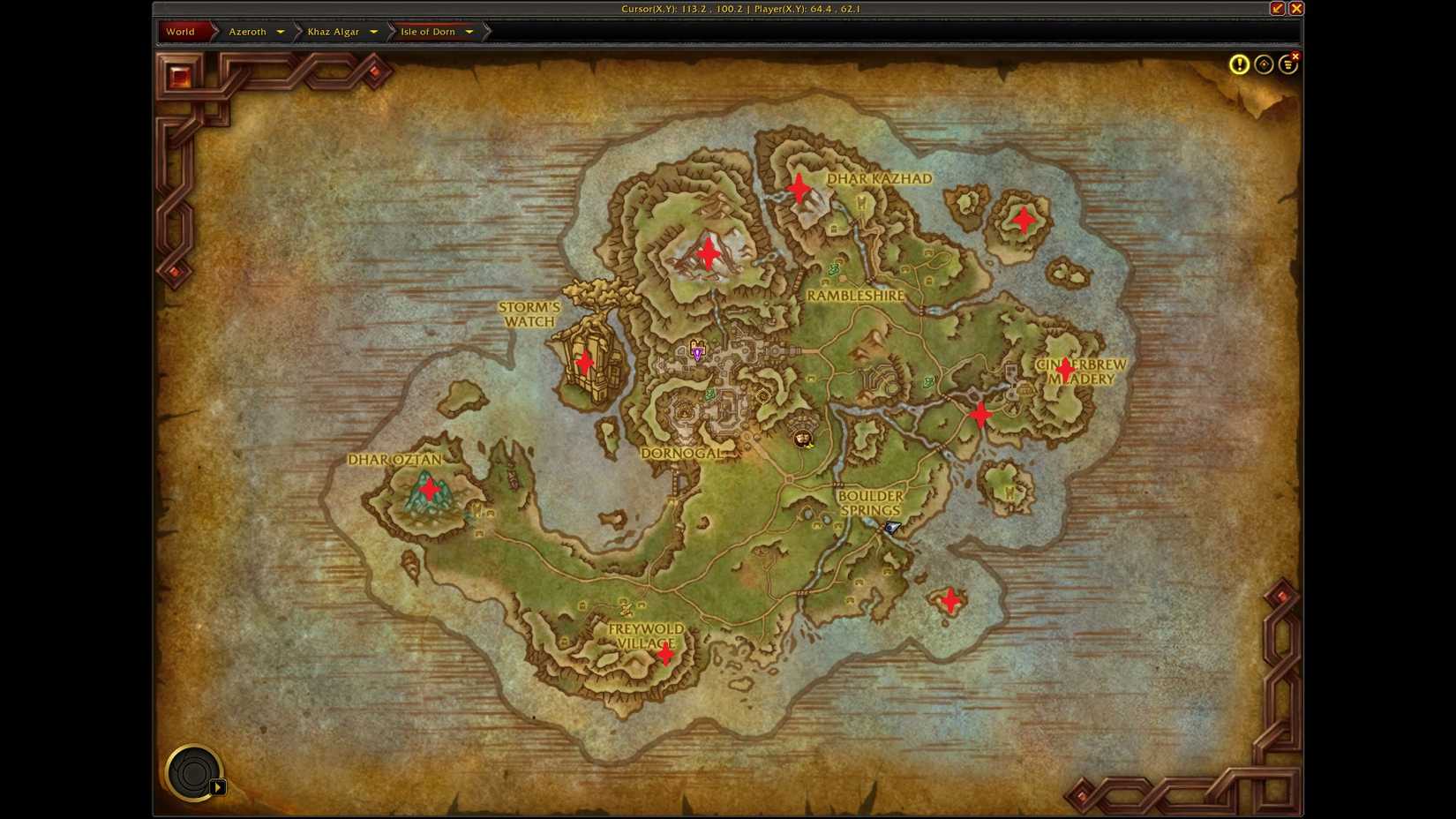Click the Storm's Watch red marker
This screenshot has height=819, width=1456.
click(x=585, y=362)
